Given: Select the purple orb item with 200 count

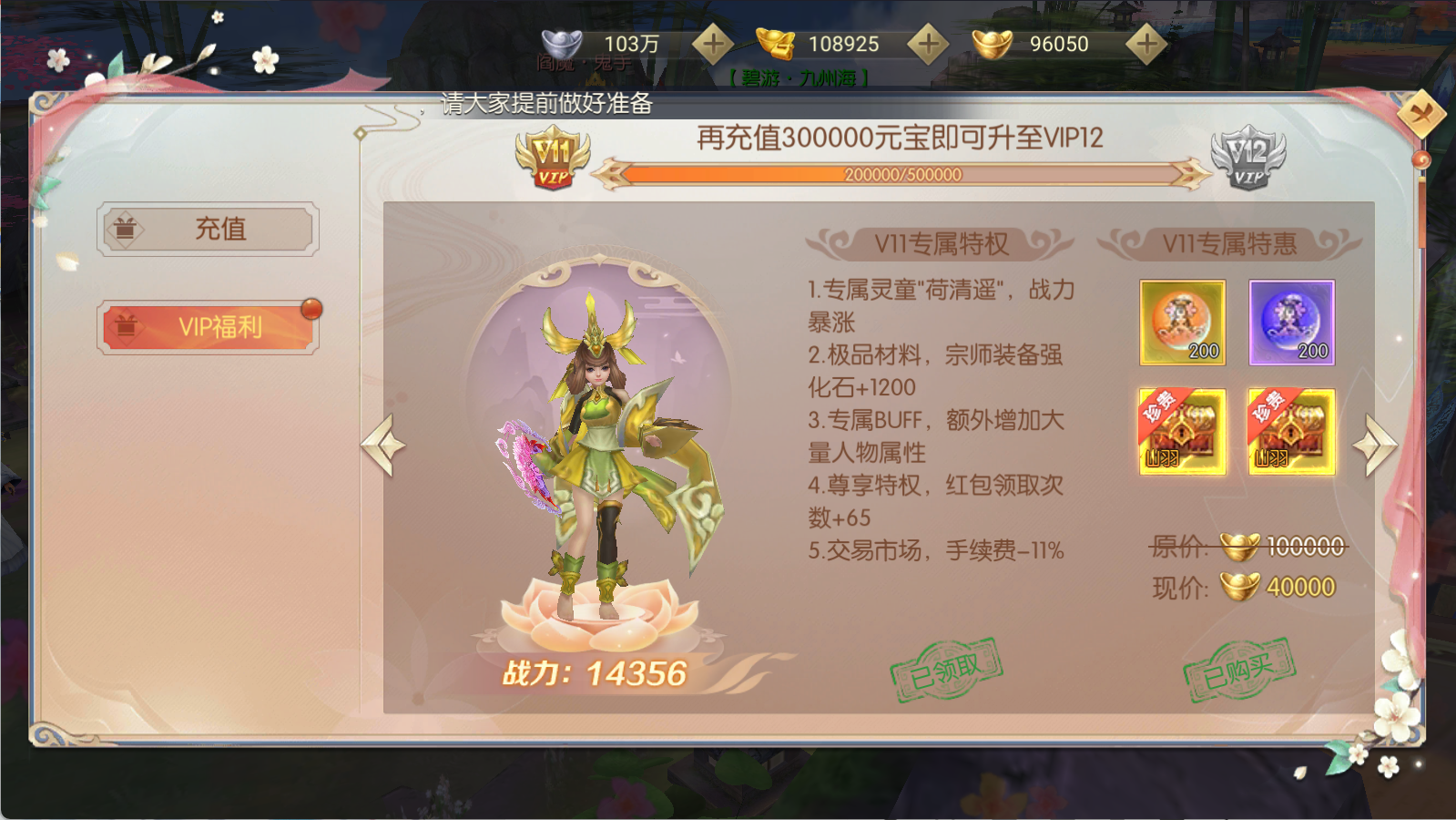Looking at the screenshot, I should click(x=1293, y=323).
